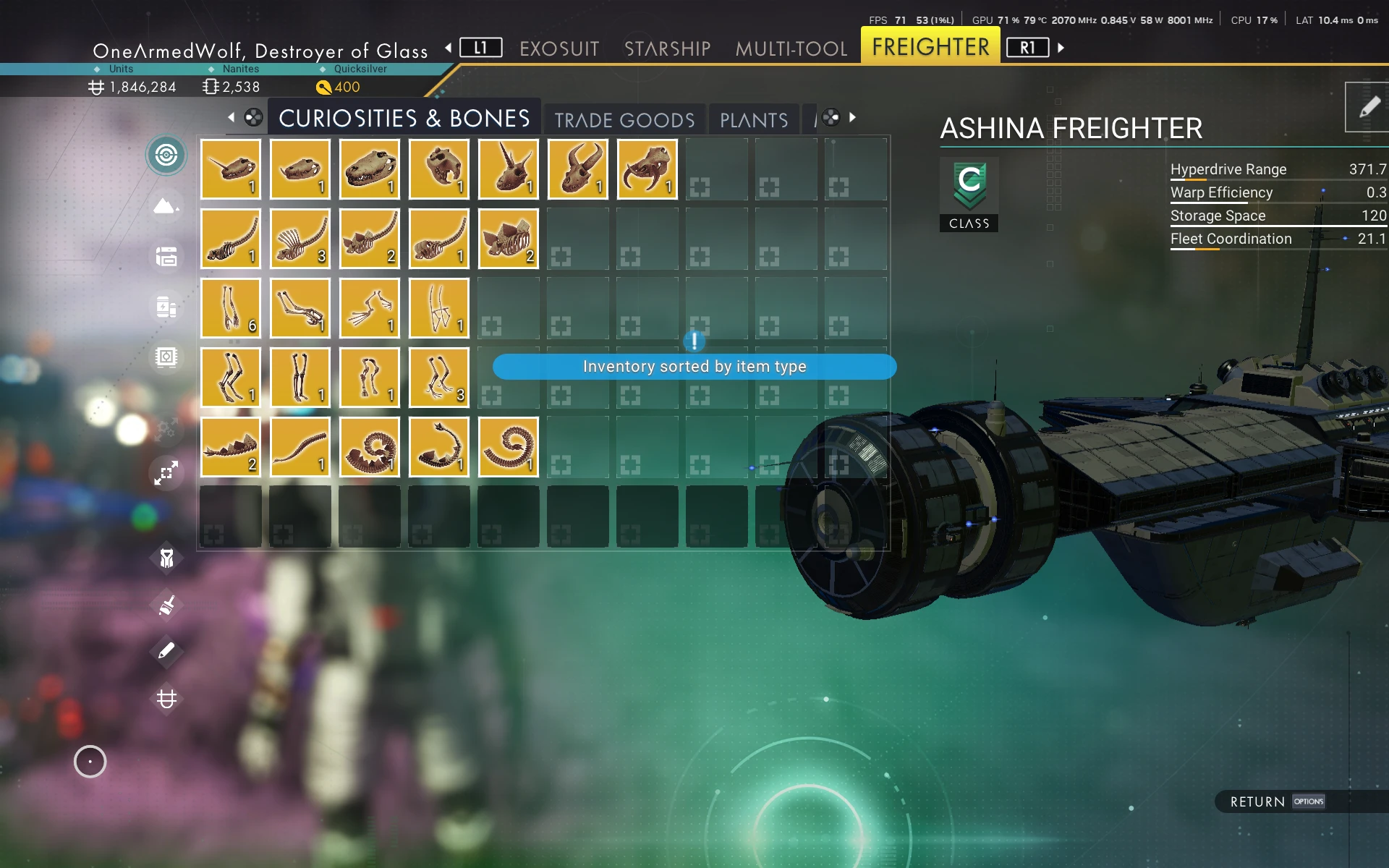Select the Curiosities & Bones category
The image size is (1389, 868).
point(404,118)
